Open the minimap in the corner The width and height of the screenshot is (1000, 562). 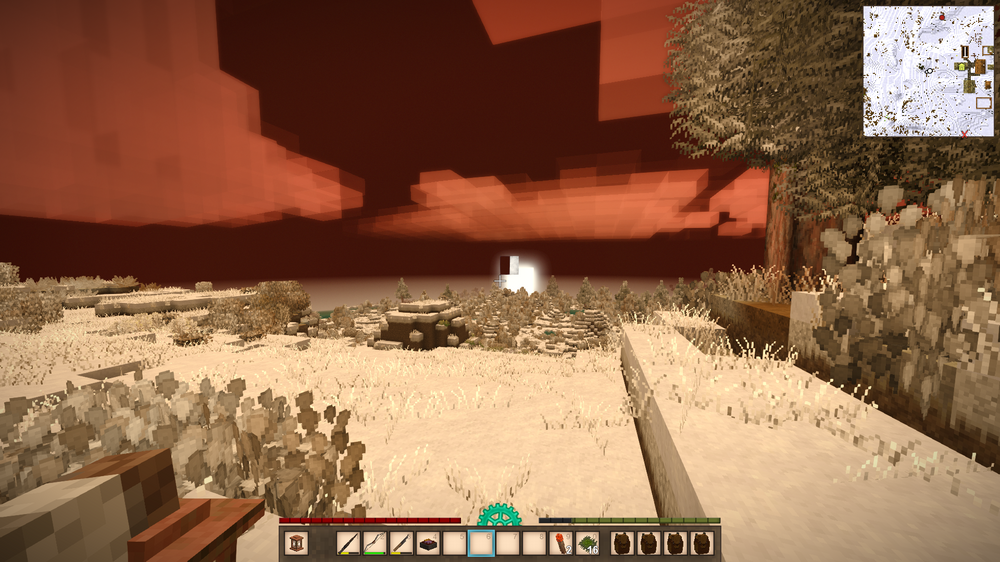[x=928, y=71]
